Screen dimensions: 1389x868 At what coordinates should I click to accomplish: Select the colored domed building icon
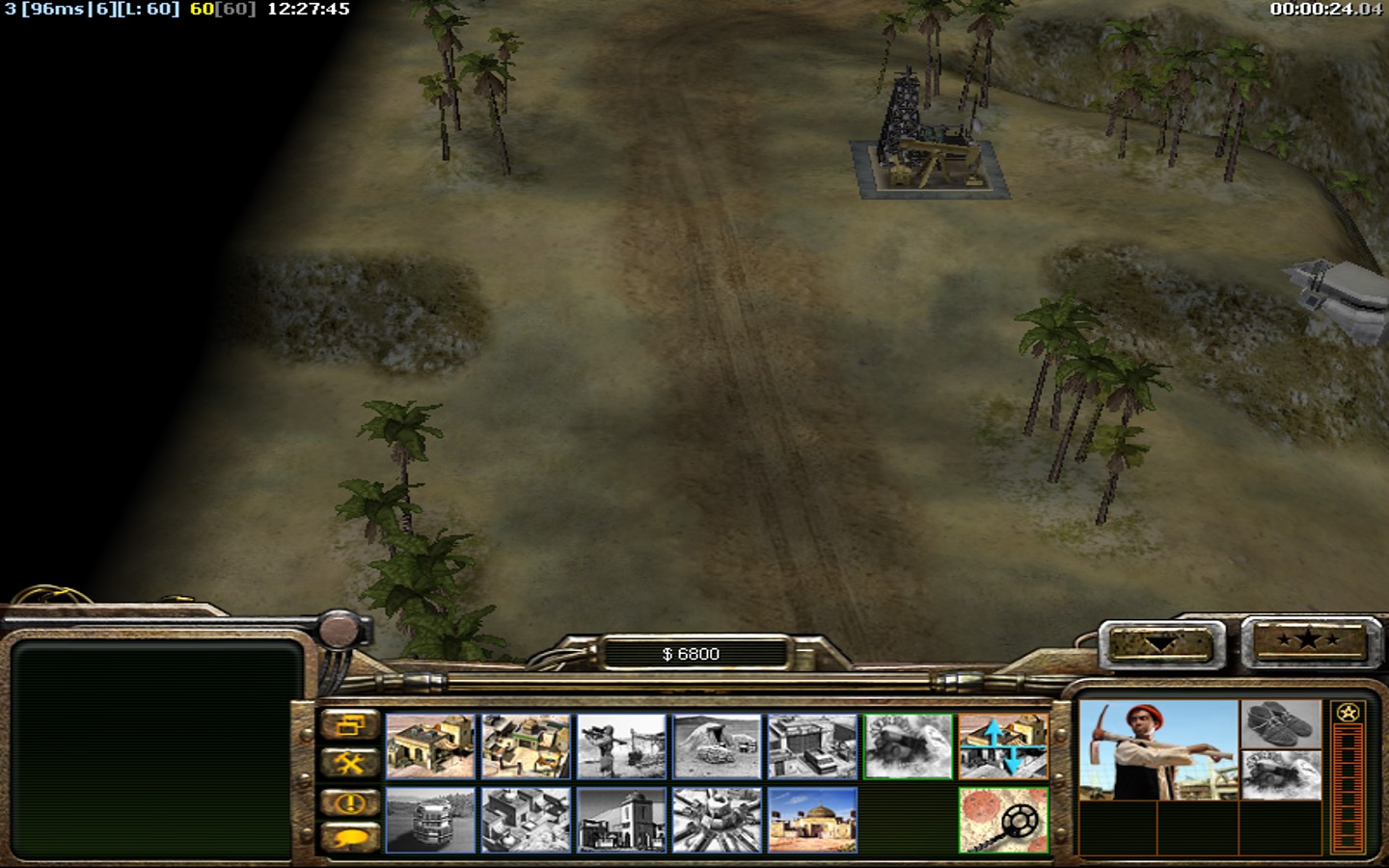point(813,821)
